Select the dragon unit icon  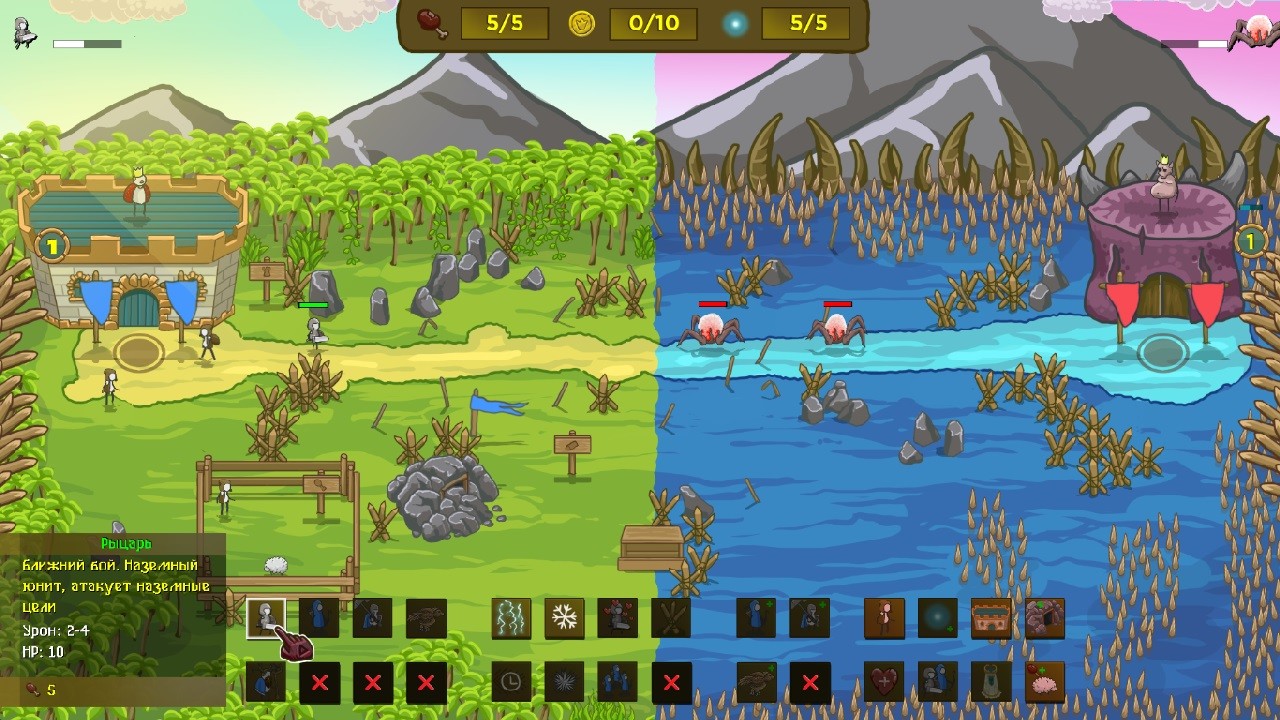click(425, 618)
